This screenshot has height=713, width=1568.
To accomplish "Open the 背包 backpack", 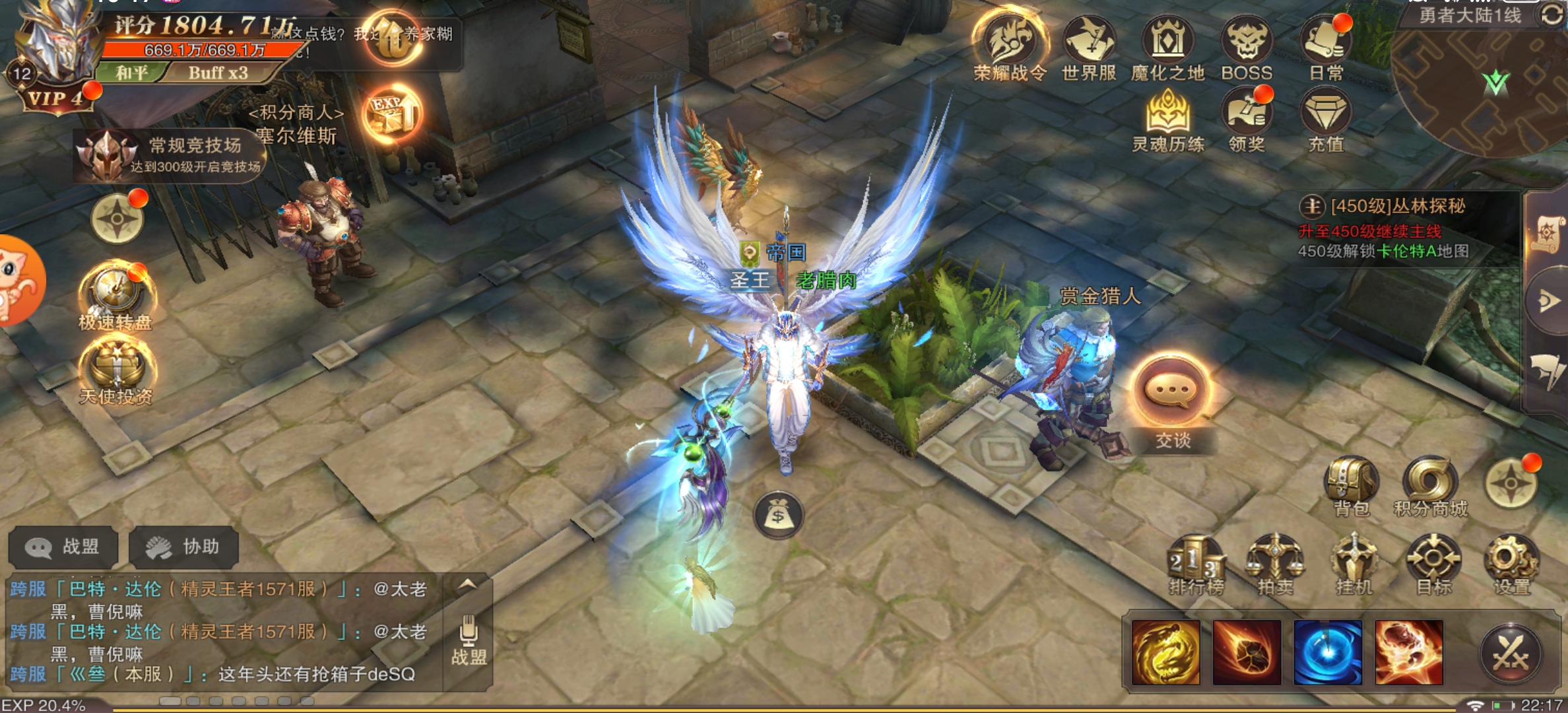I will (x=1351, y=484).
